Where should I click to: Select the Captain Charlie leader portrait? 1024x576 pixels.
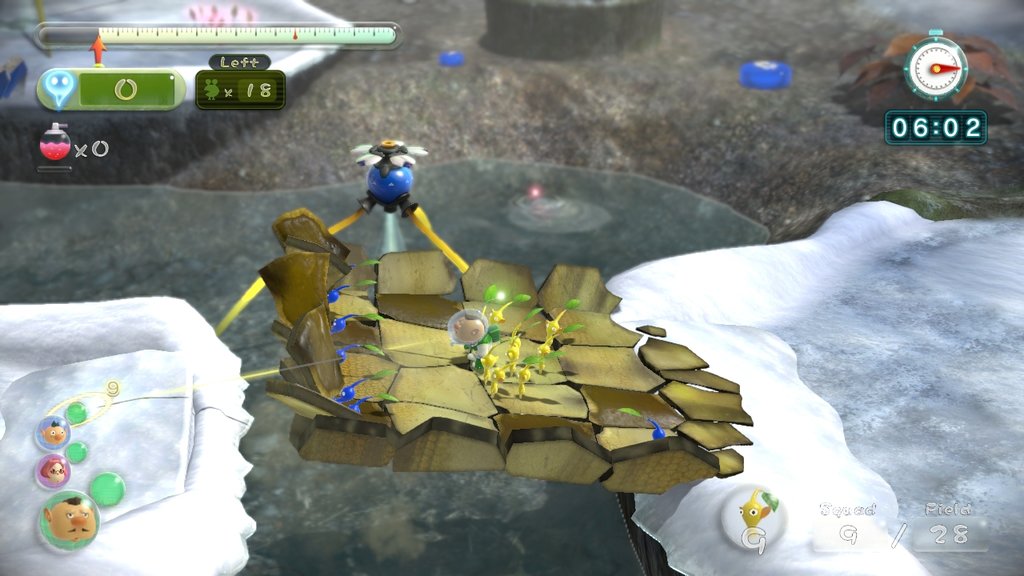pyautogui.click(x=68, y=520)
